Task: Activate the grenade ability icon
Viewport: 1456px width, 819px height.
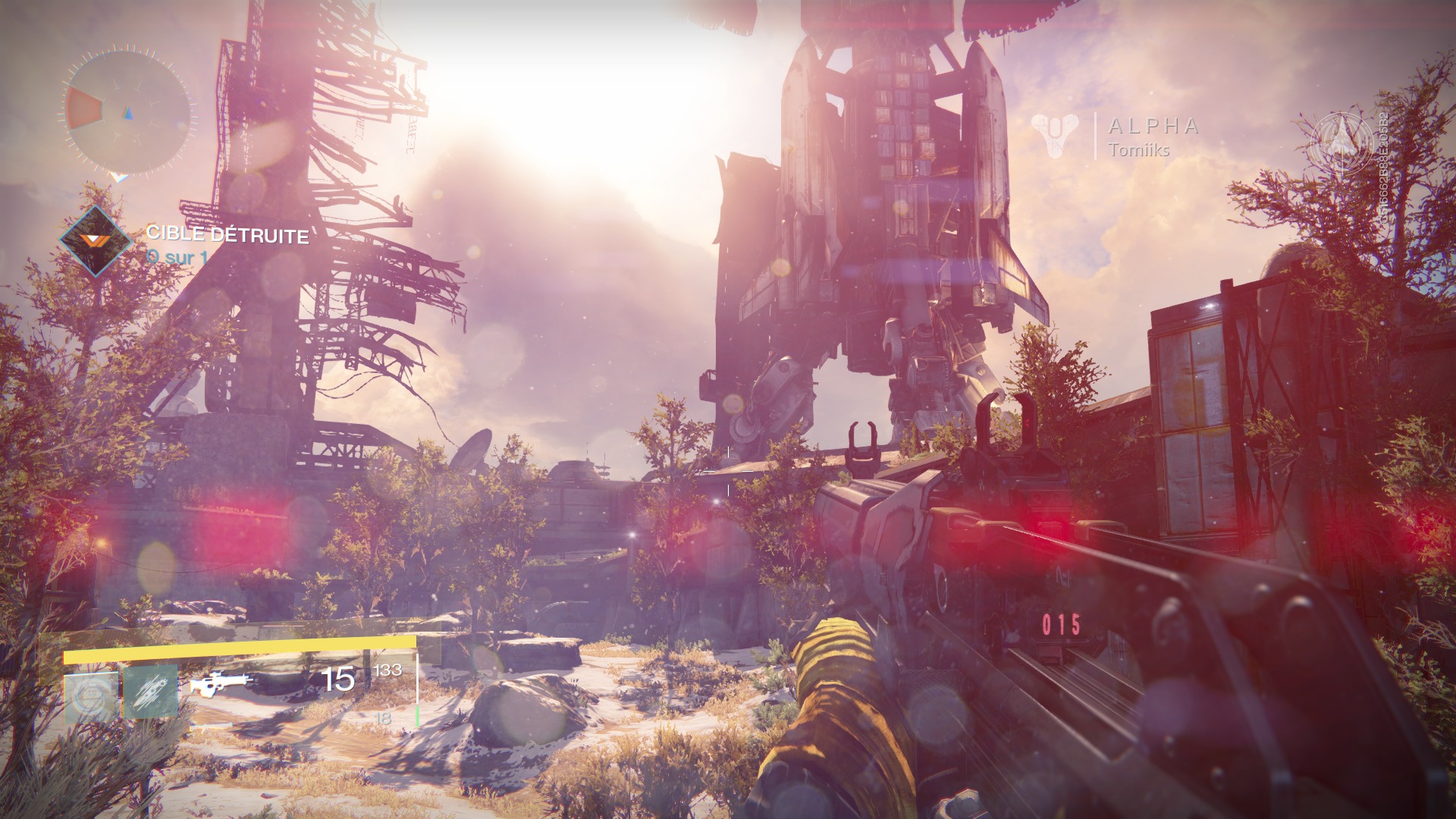Action: pyautogui.click(x=91, y=695)
